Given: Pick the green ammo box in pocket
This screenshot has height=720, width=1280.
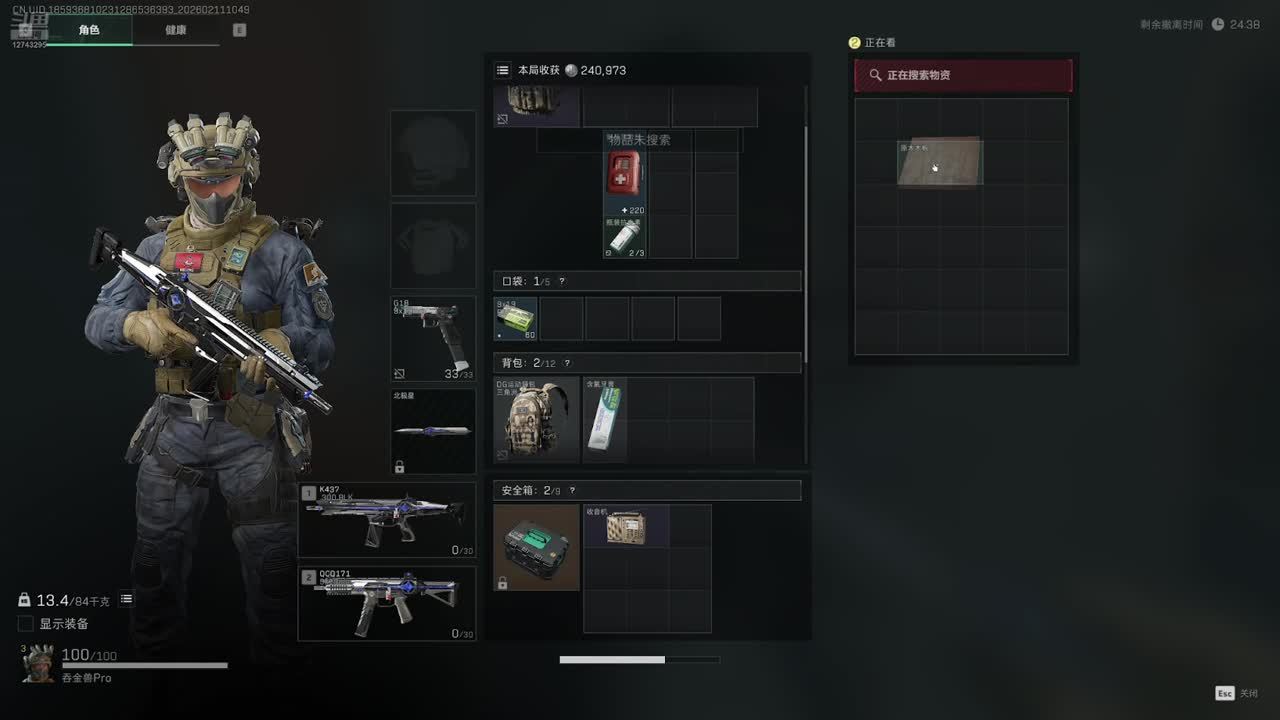Looking at the screenshot, I should [516, 319].
